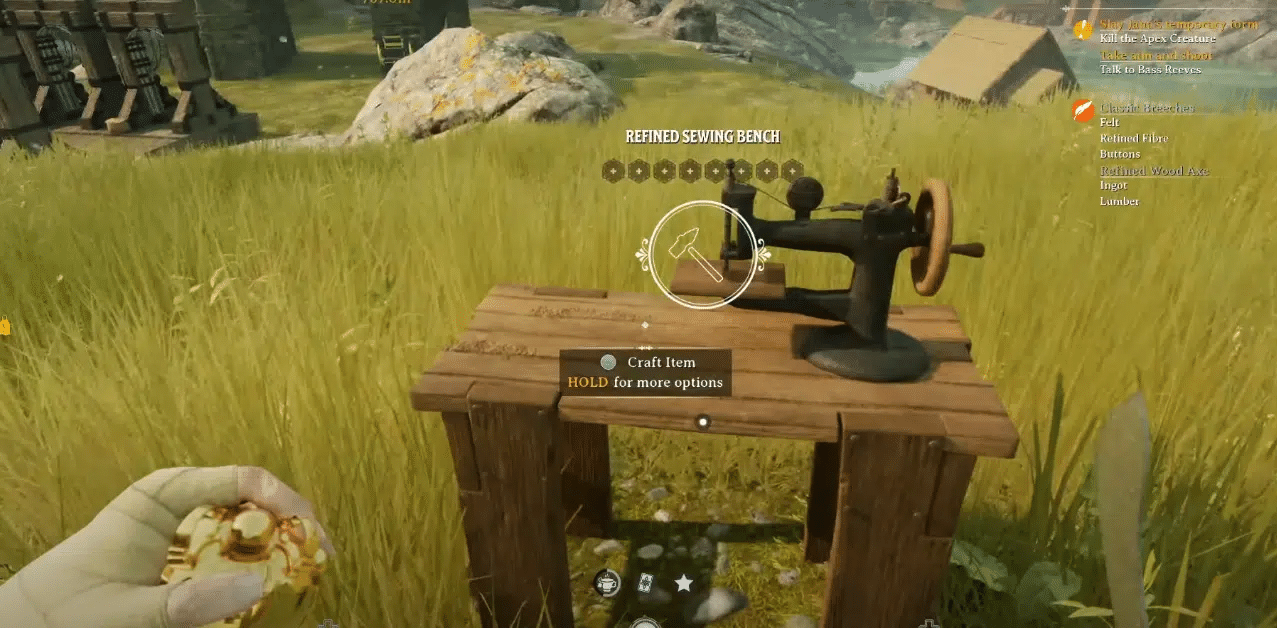Click the Buttons ingredient entry
The width and height of the screenshot is (1277, 628).
click(x=1120, y=154)
